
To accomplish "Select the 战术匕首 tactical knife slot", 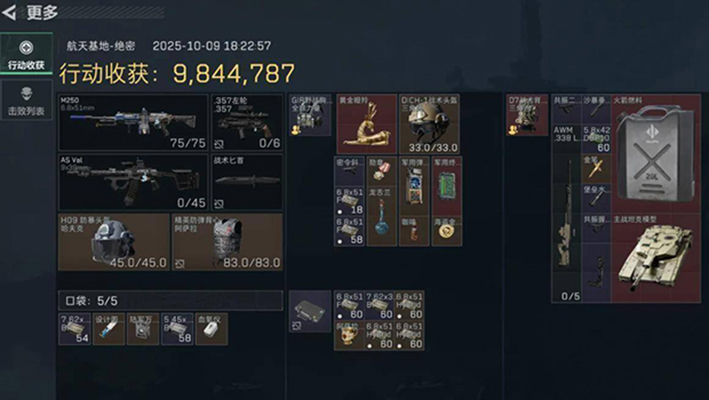I will (246, 182).
